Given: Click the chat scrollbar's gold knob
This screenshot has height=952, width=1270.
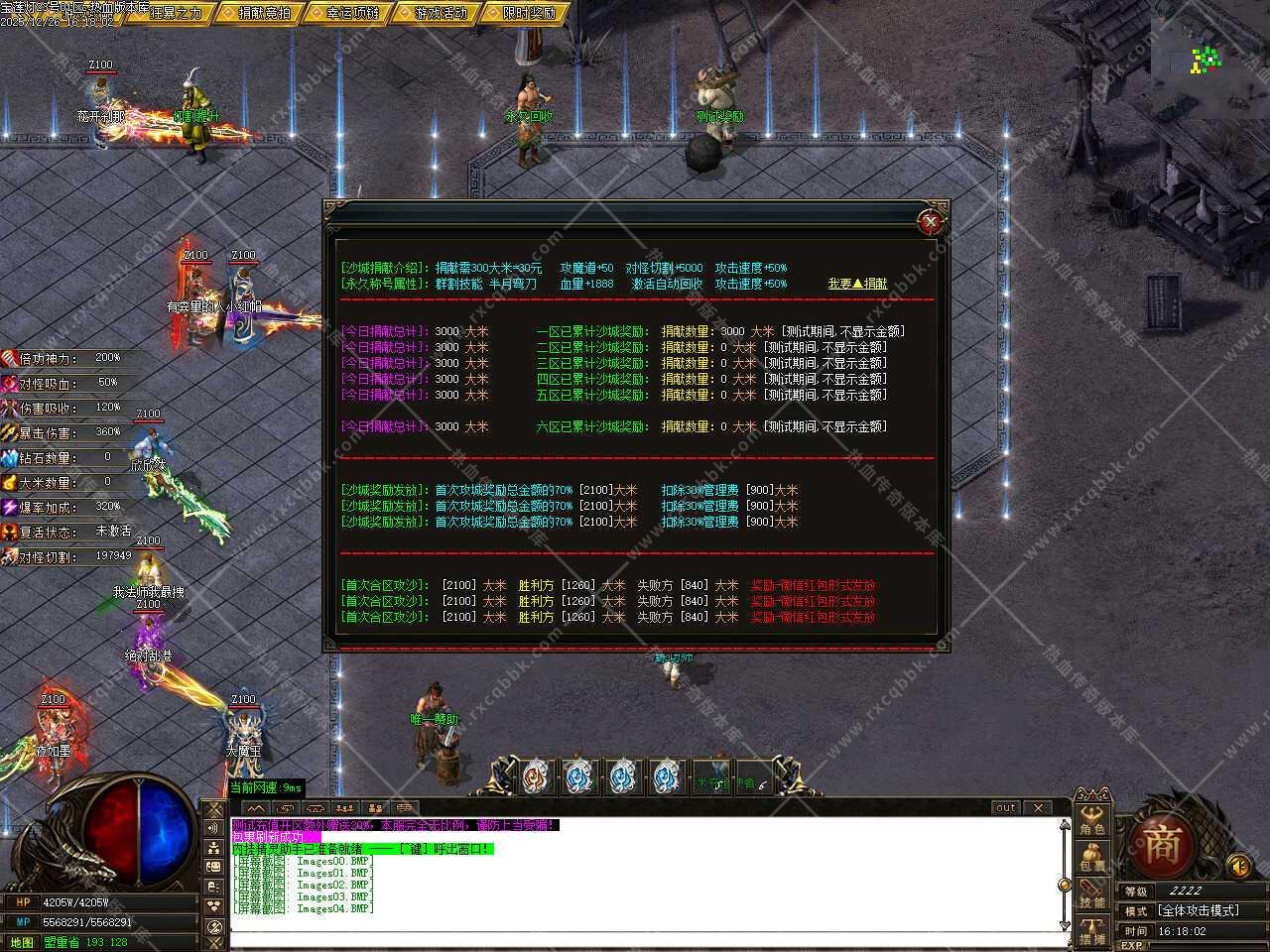Looking at the screenshot, I should click(x=1065, y=883).
